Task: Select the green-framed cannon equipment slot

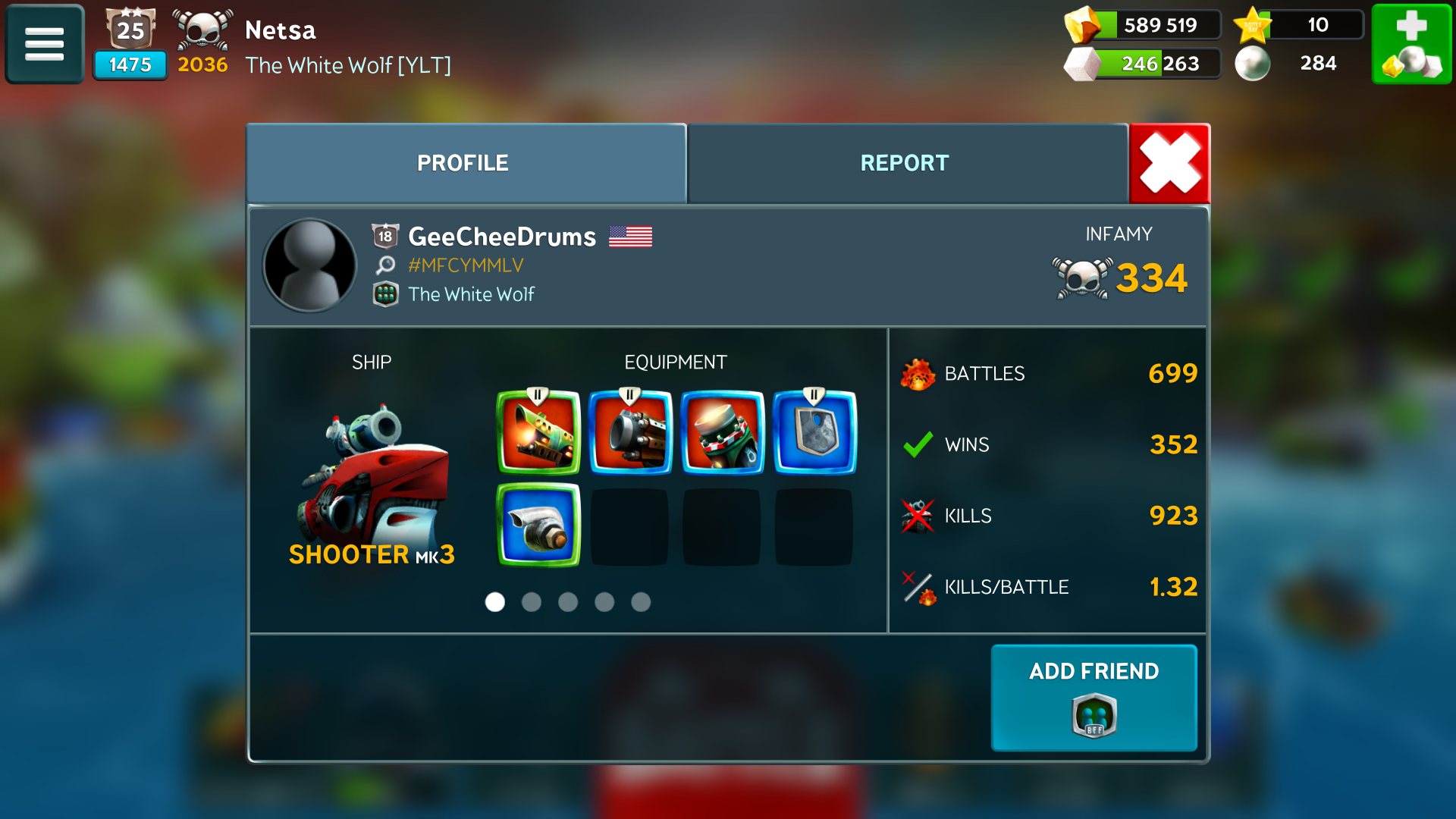Action: pos(538,432)
